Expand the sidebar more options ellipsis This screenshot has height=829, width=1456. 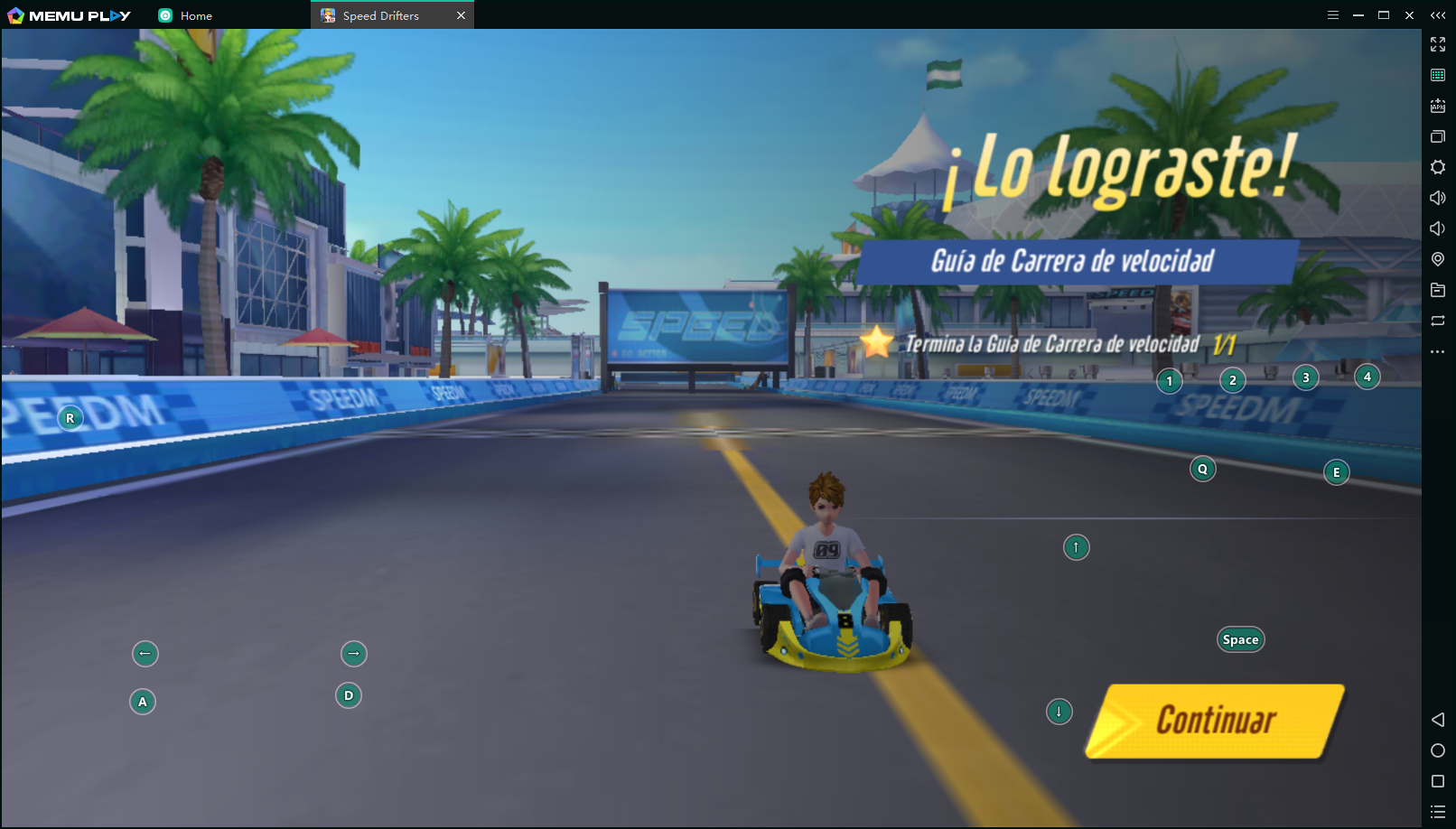click(x=1438, y=351)
